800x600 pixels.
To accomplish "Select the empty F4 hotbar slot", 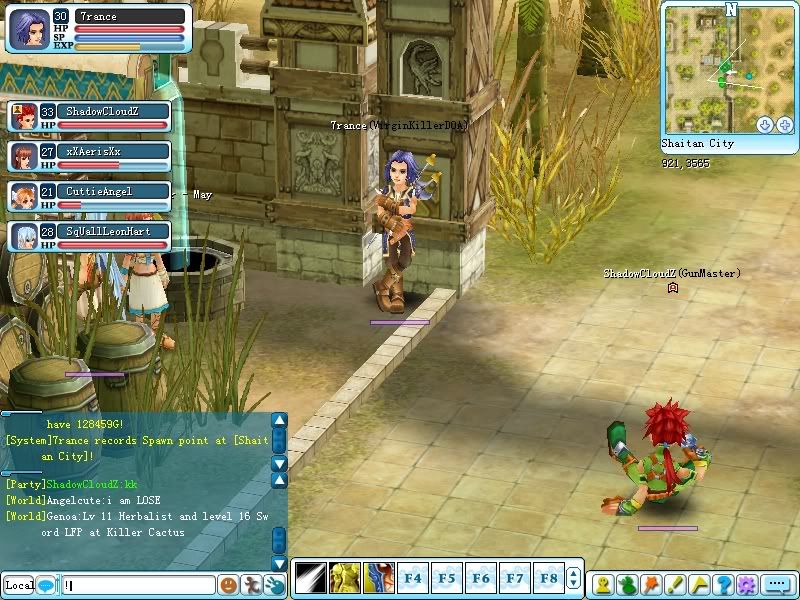I will (x=412, y=578).
